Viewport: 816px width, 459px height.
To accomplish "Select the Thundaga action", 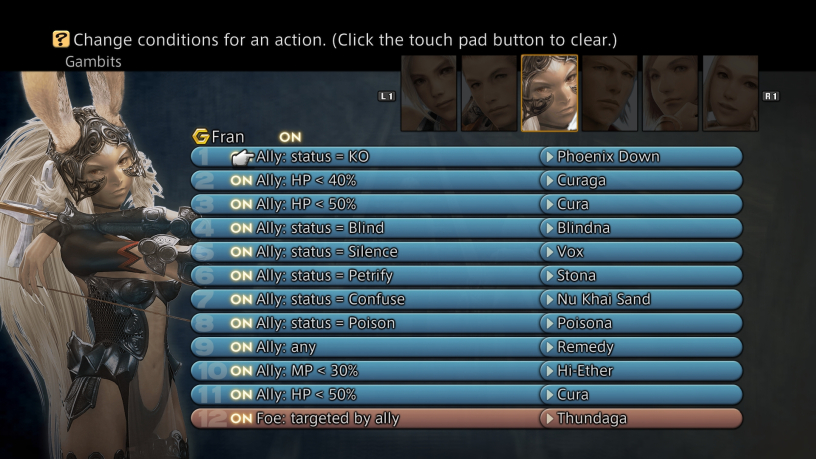I will click(593, 418).
